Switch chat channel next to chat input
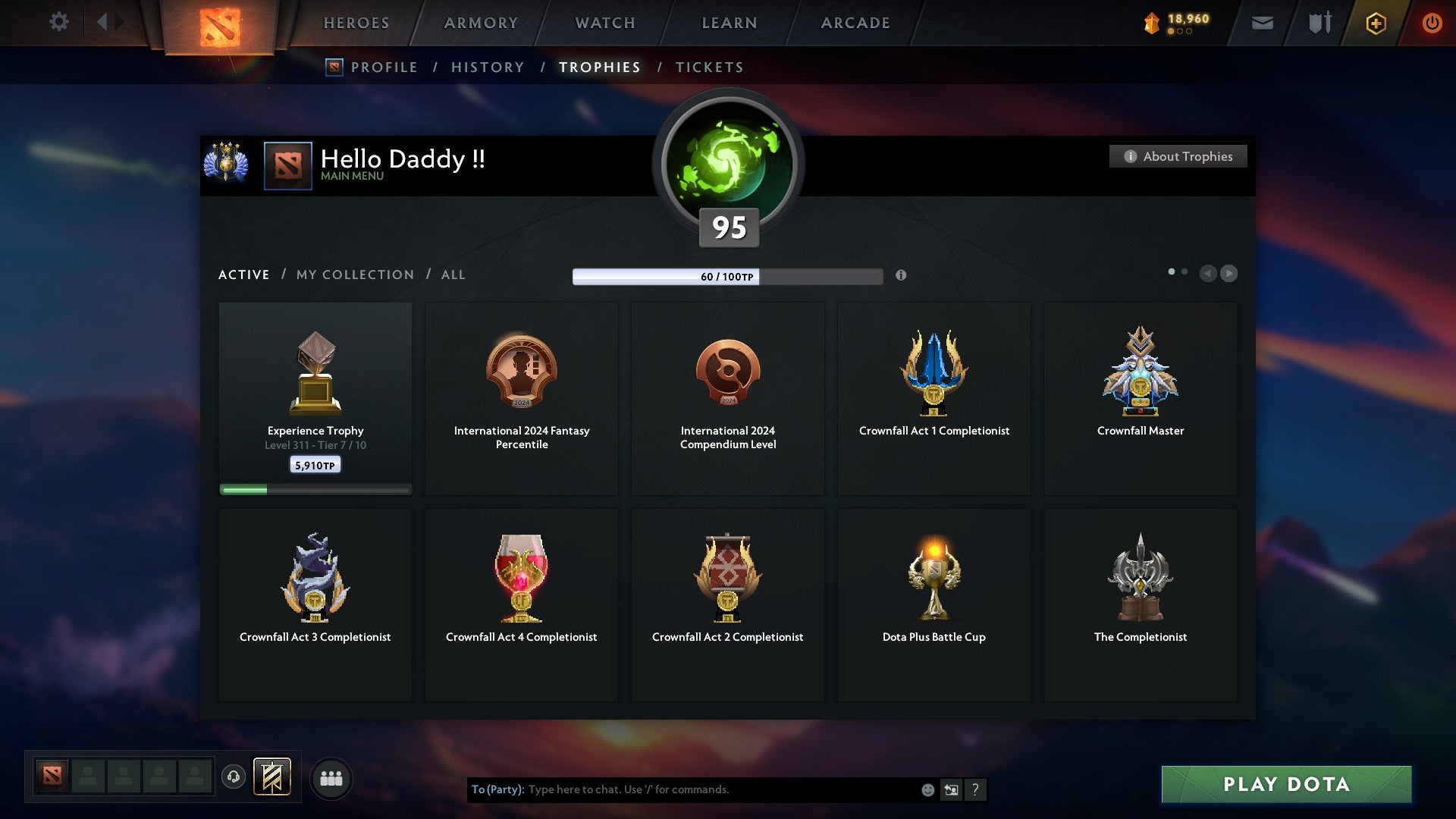 pyautogui.click(x=951, y=789)
